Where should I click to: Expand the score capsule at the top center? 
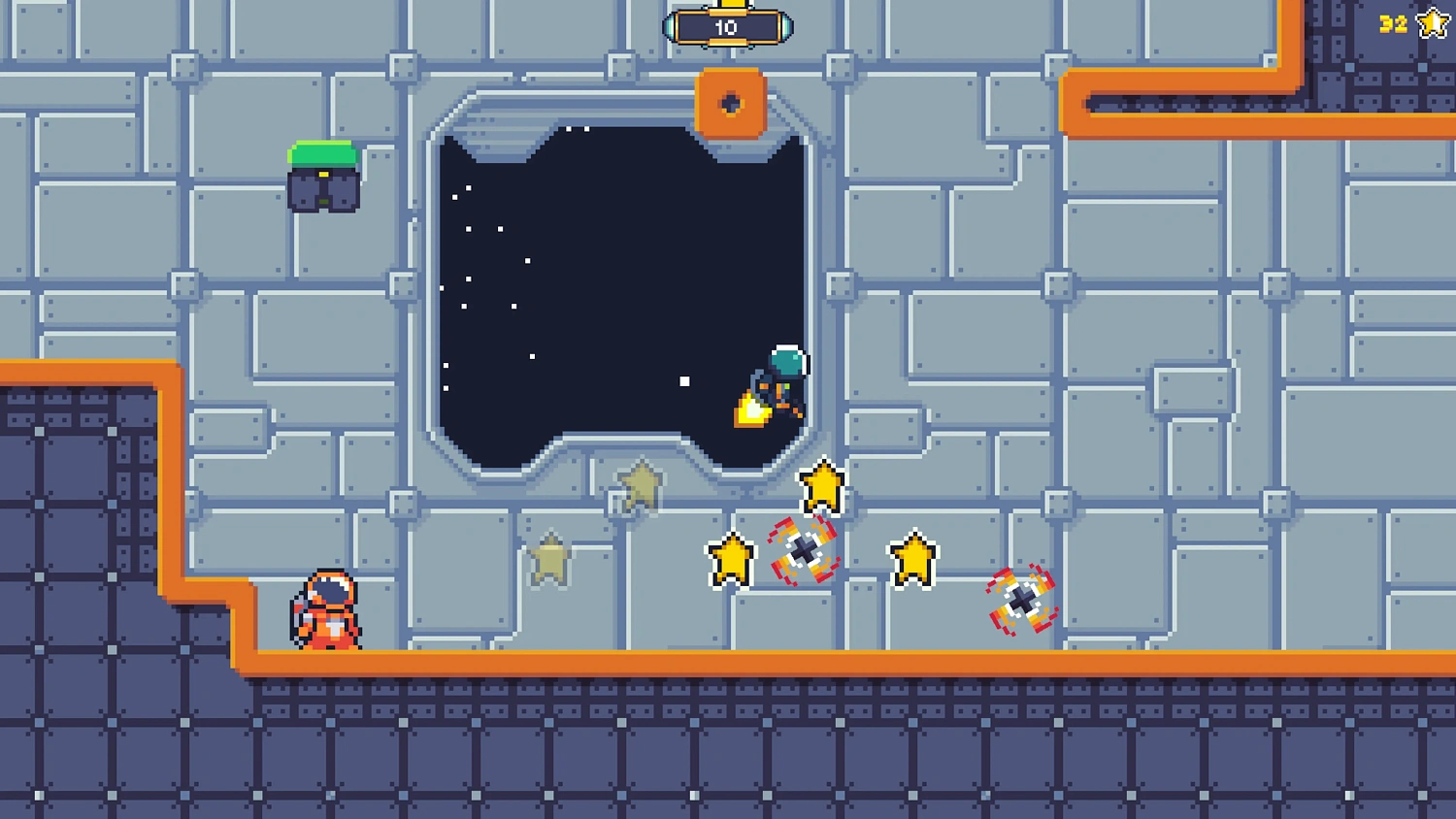click(728, 26)
